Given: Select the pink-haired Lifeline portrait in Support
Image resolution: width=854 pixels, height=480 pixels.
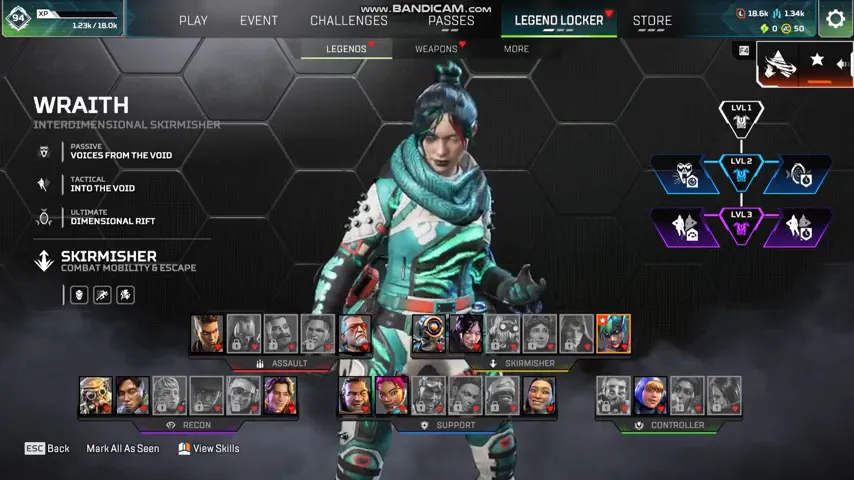Looking at the screenshot, I should pyautogui.click(x=392, y=396).
